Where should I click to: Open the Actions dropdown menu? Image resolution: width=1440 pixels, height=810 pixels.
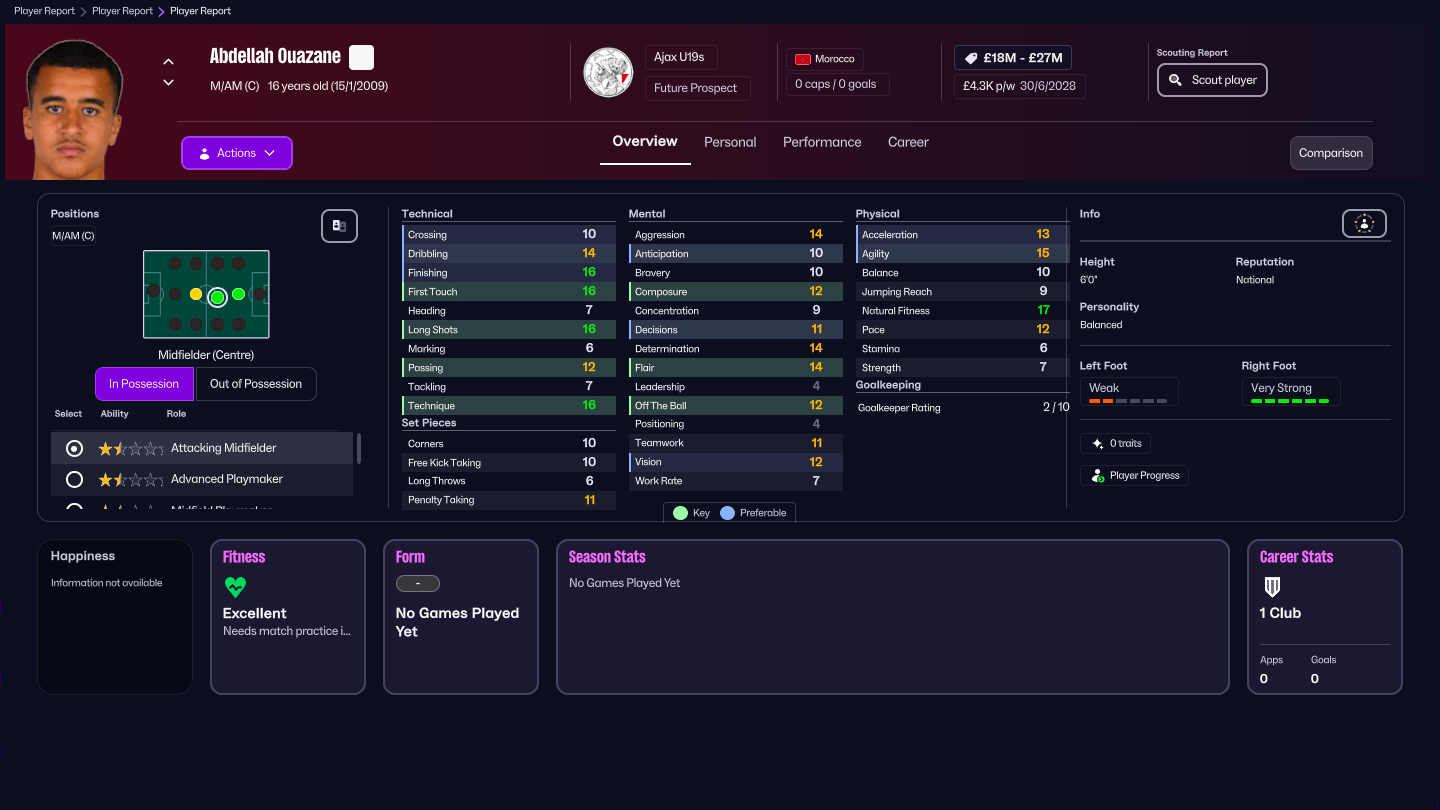236,152
